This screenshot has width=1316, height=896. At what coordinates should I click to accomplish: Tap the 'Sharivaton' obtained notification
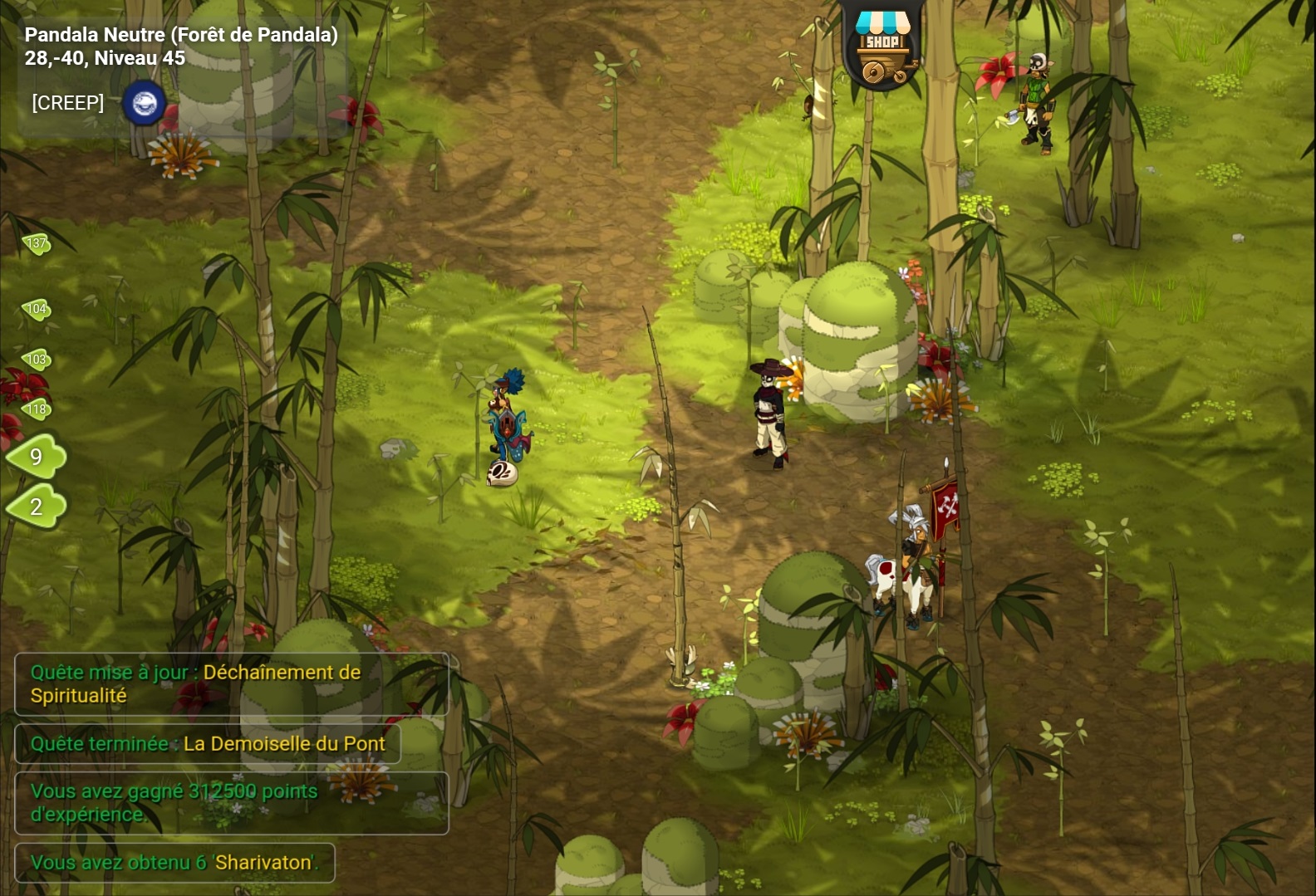174,863
